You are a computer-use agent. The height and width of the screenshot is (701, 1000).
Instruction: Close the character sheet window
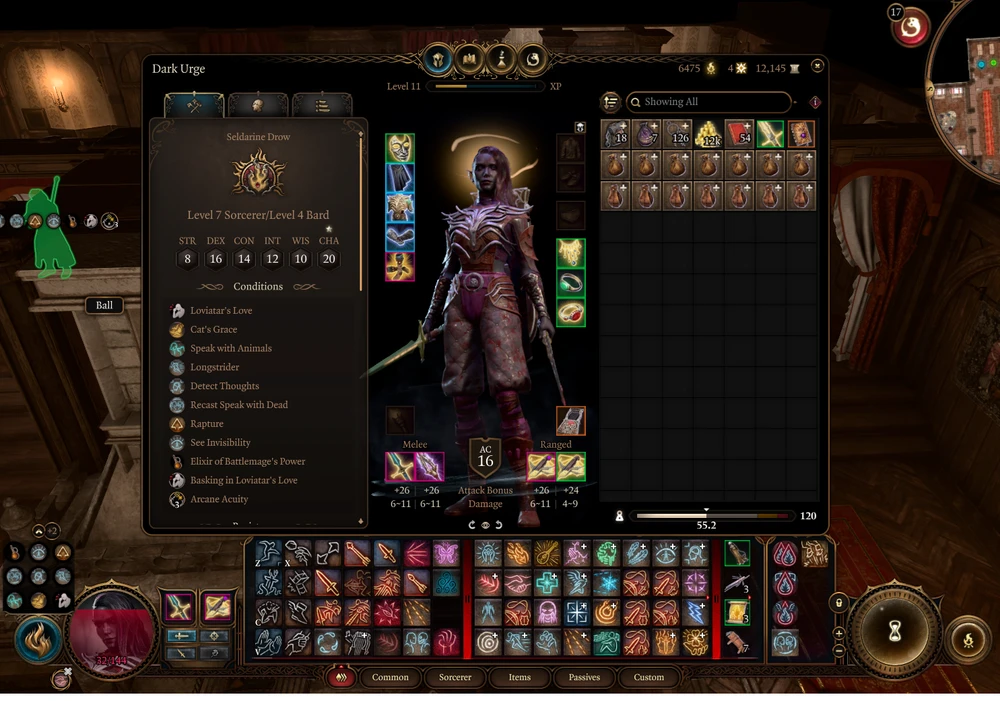pos(818,66)
